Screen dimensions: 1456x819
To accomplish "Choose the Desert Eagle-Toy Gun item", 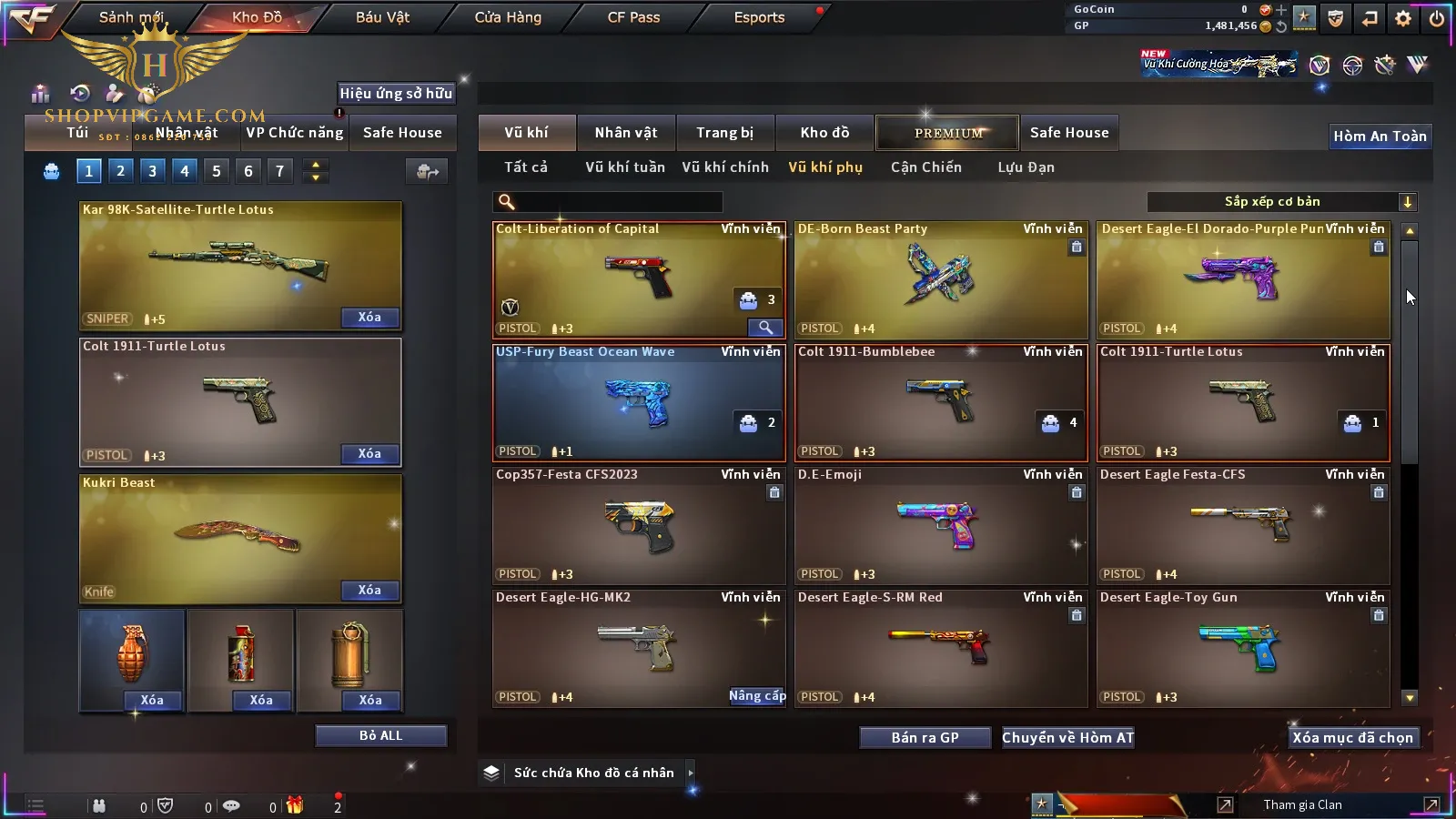I will click(x=1243, y=649).
